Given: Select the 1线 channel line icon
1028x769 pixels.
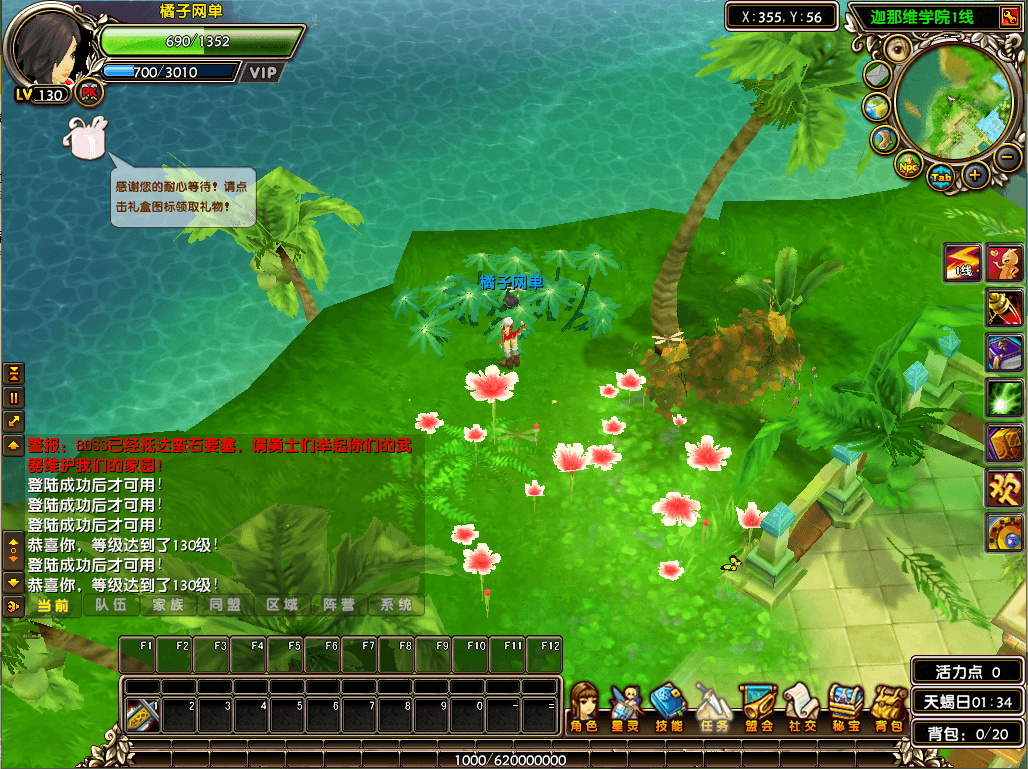Looking at the screenshot, I should pyautogui.click(x=963, y=262).
